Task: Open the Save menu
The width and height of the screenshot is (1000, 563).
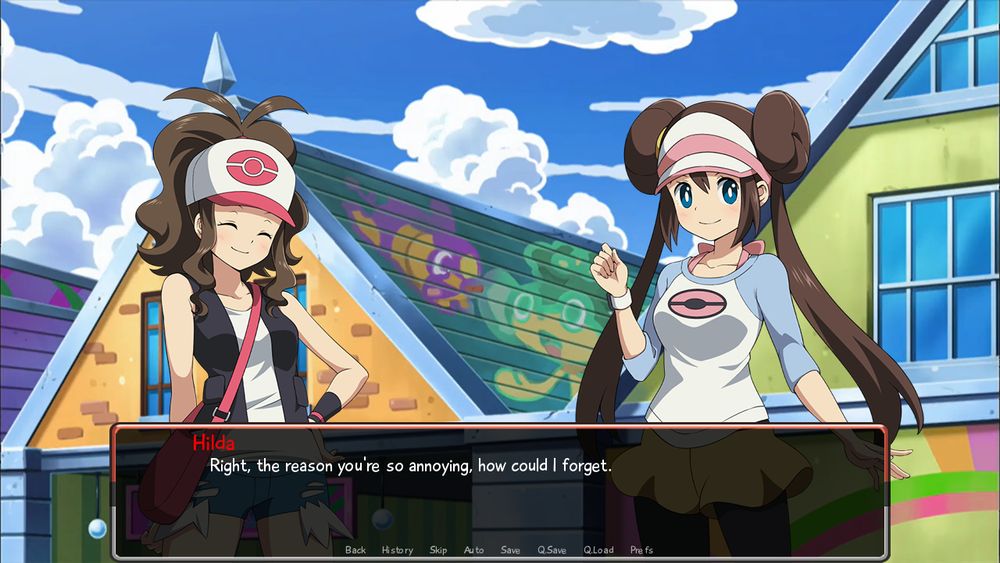Action: point(510,550)
